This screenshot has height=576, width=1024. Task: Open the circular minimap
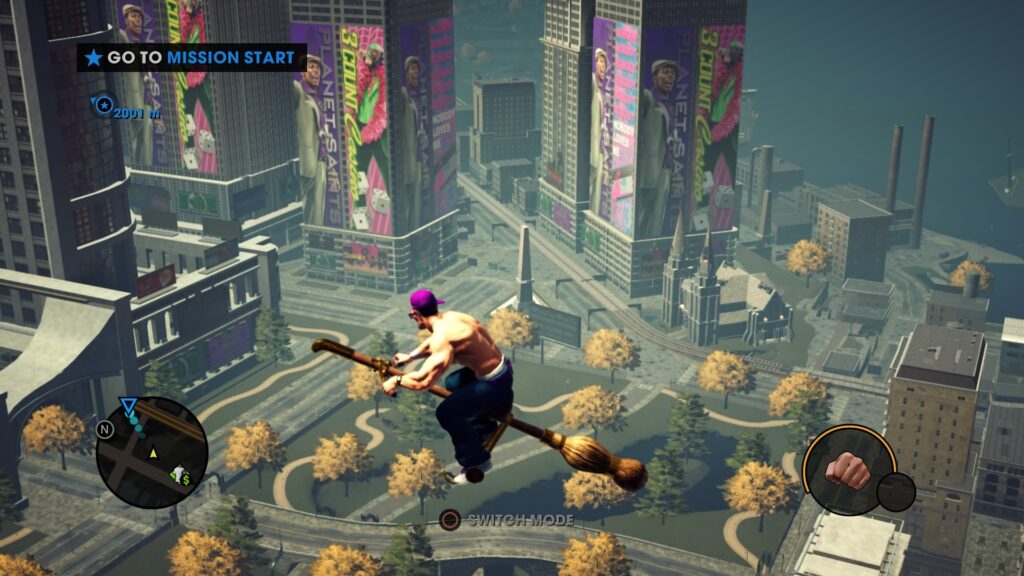click(152, 453)
